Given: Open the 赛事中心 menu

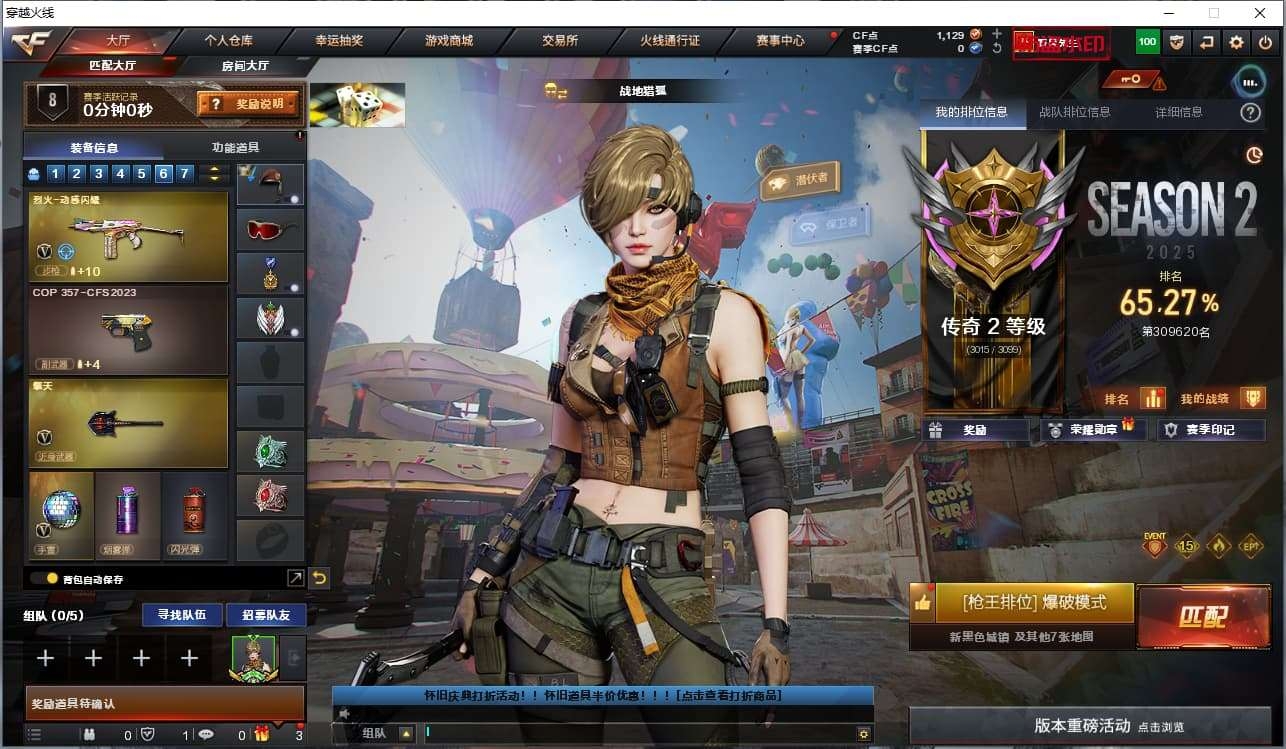Looking at the screenshot, I should pos(780,41).
